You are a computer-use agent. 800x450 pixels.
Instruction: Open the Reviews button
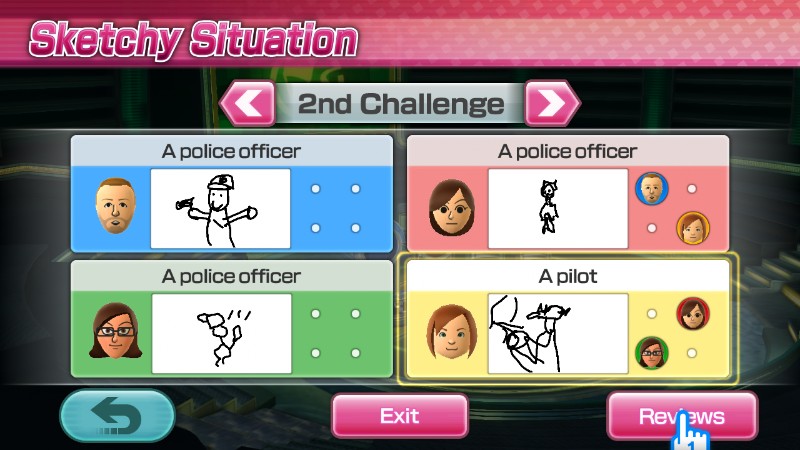pos(681,416)
